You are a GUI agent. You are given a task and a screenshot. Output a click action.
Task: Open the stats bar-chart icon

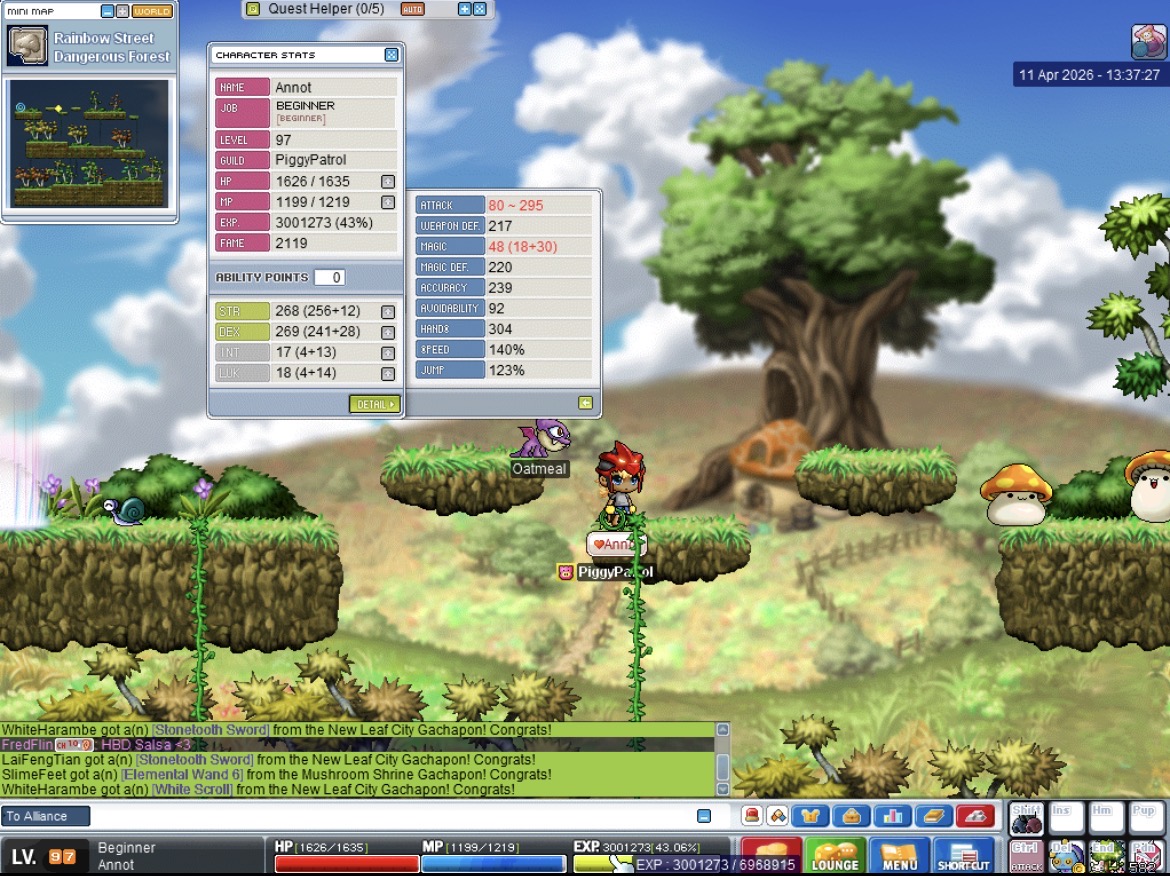[893, 816]
